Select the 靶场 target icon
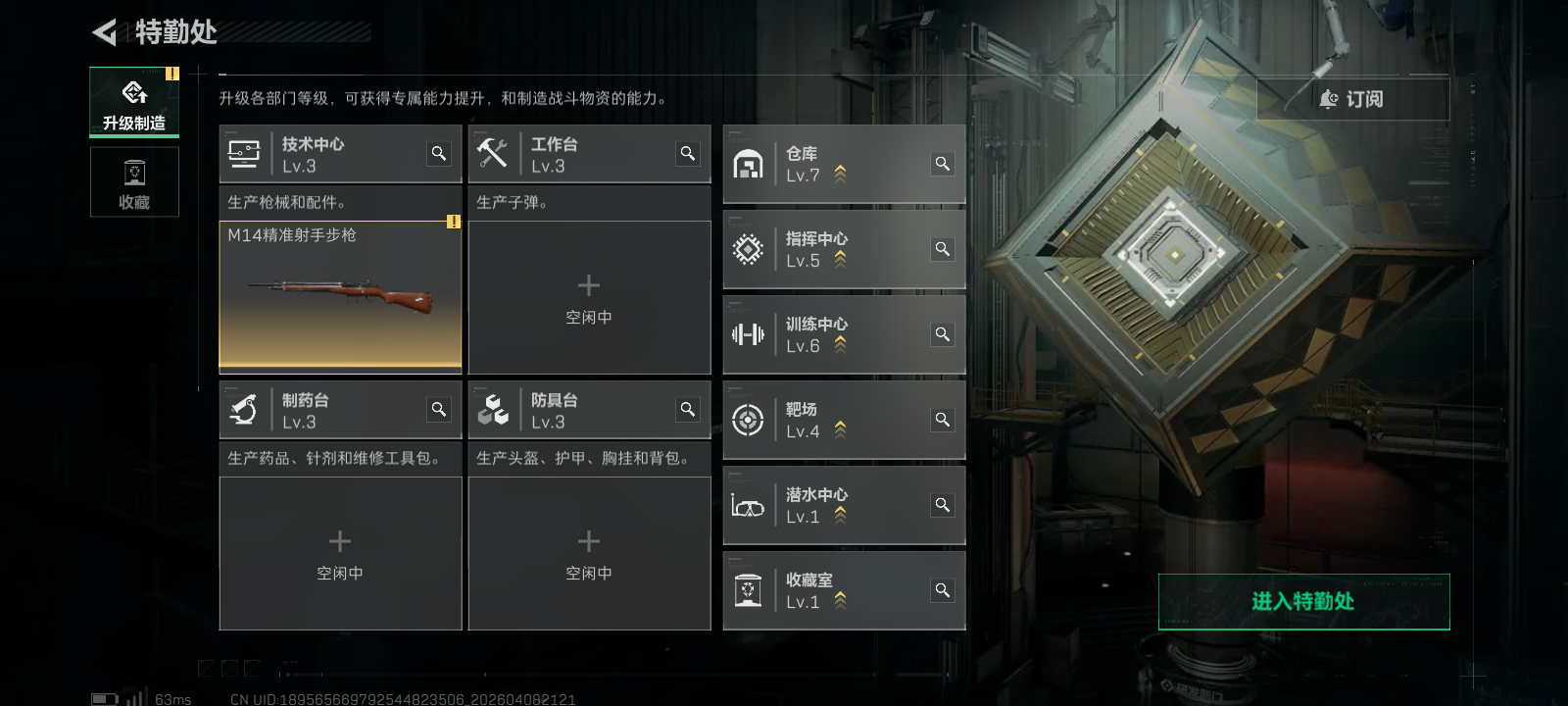 click(x=749, y=420)
